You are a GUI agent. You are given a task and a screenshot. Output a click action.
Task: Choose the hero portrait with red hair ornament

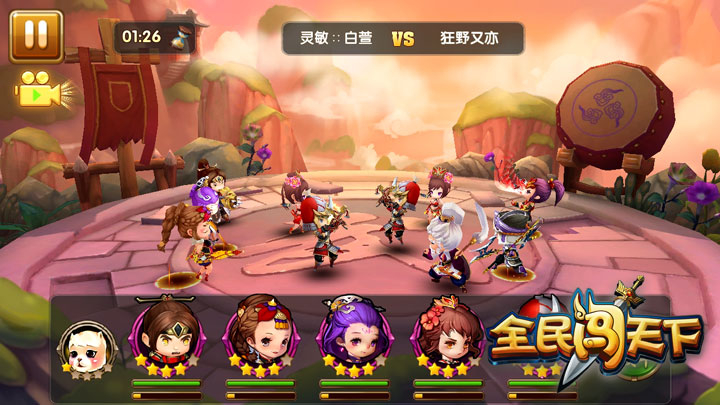(257, 335)
